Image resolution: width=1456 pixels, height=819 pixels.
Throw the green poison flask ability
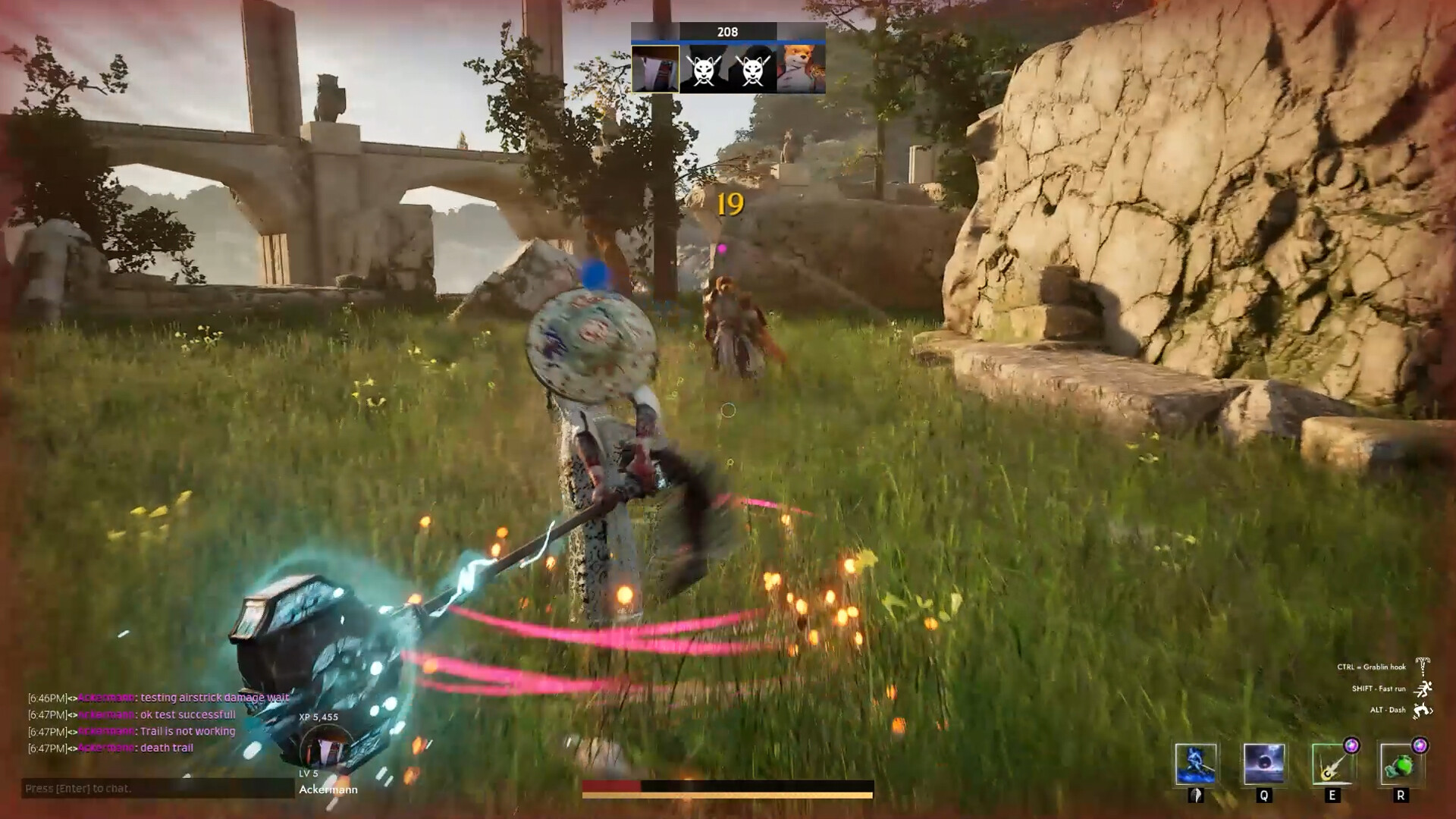click(1400, 763)
